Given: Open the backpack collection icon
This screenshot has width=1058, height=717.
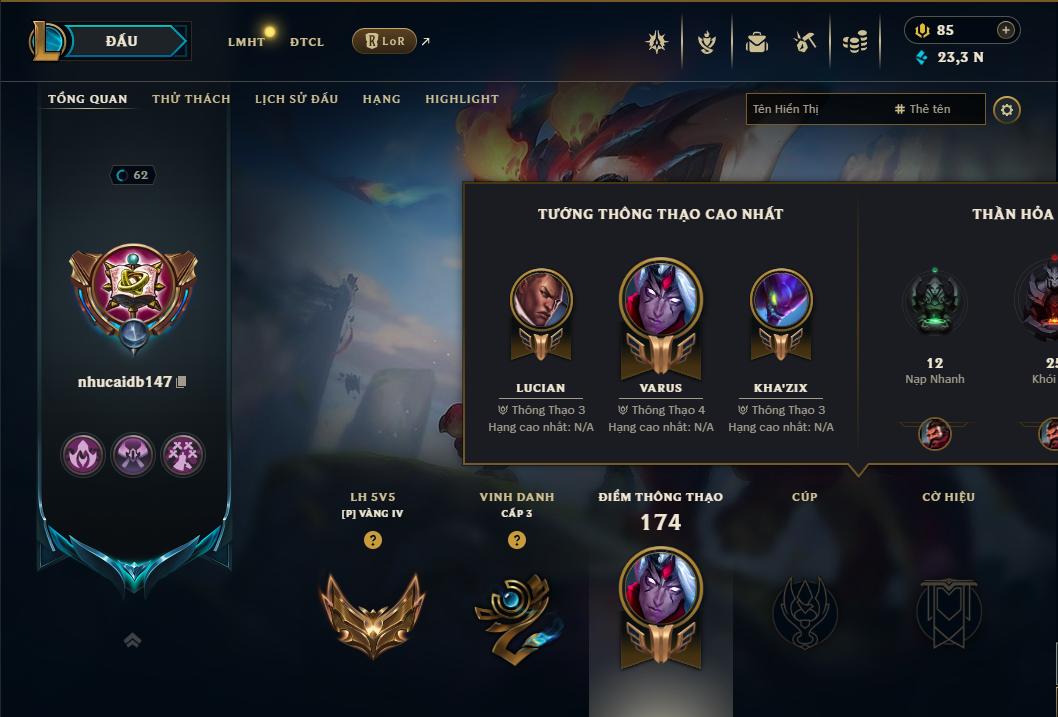Looking at the screenshot, I should [x=756, y=42].
